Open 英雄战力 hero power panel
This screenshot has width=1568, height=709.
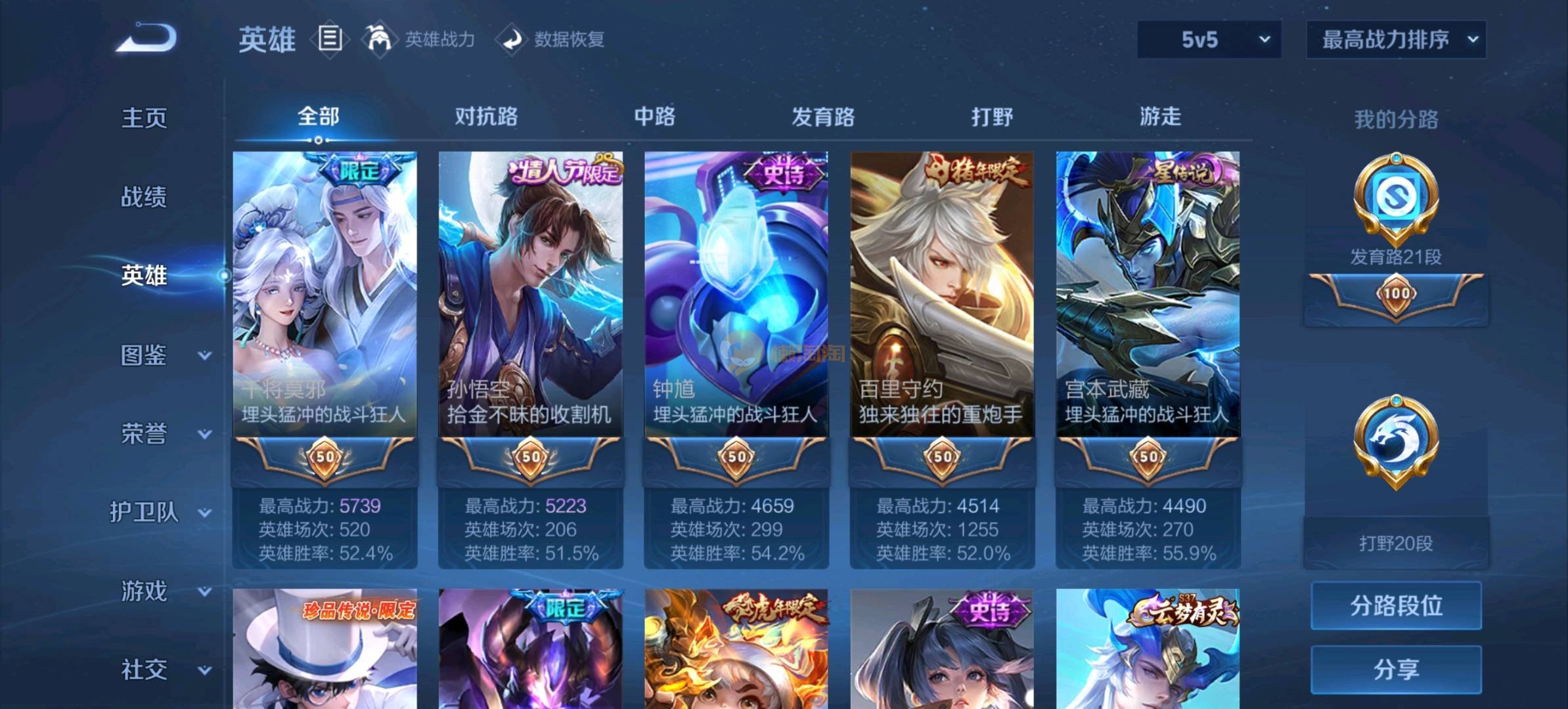click(439, 39)
